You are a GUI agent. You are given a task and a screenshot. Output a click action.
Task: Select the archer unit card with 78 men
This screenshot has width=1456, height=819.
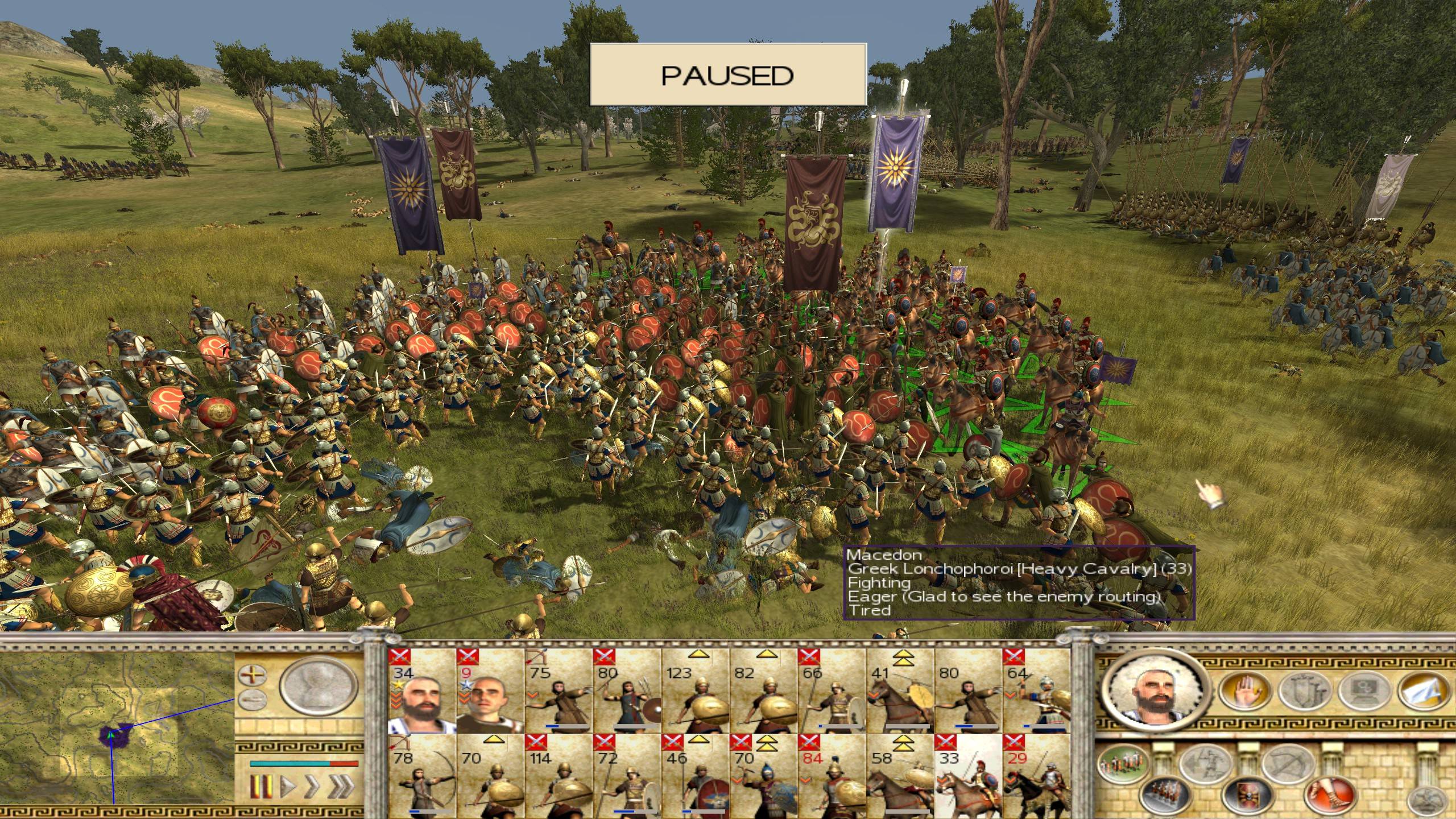click(x=422, y=777)
